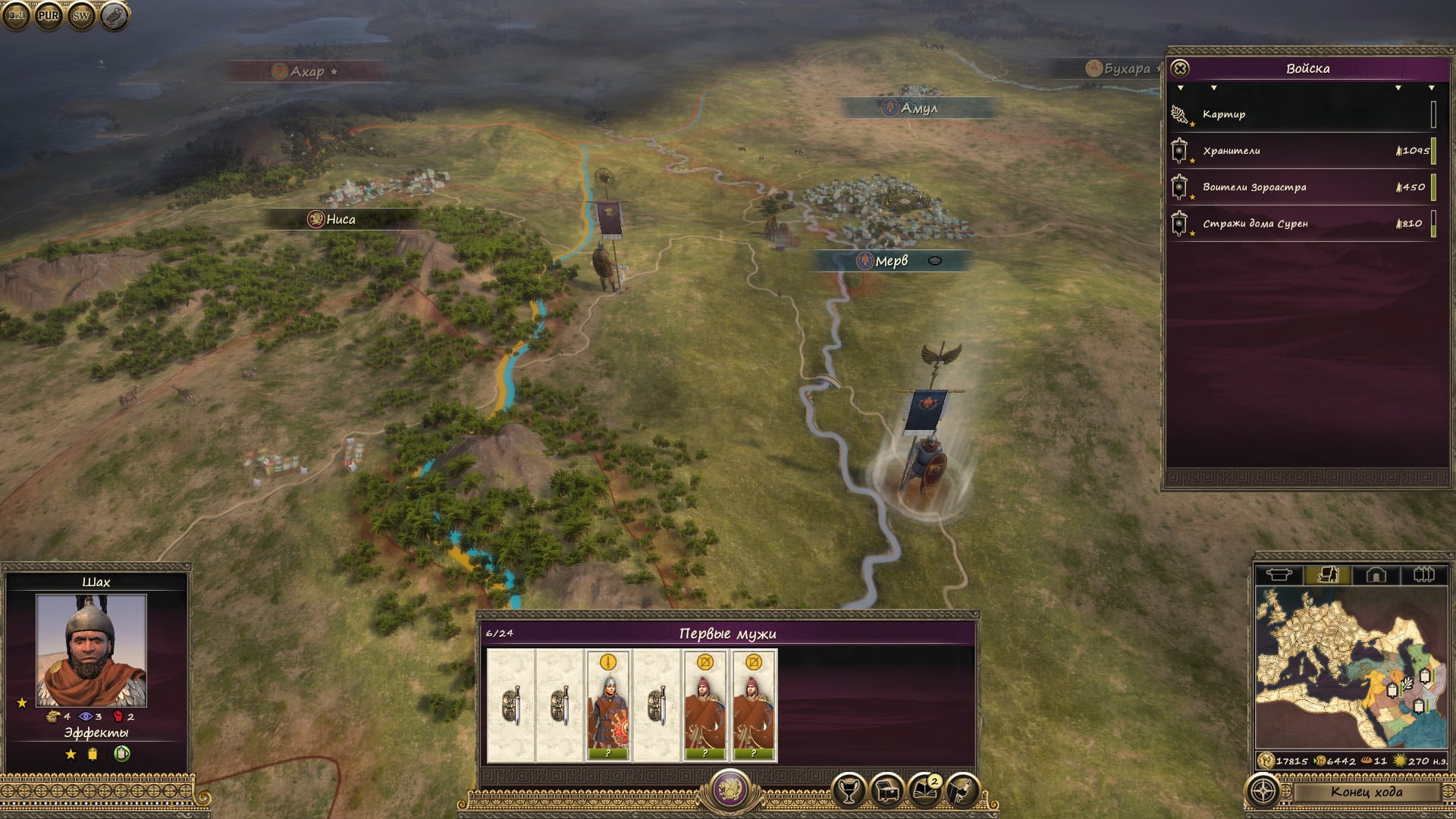Open the scroll and quill menu
Image resolution: width=1456 pixels, height=819 pixels.
962,791
